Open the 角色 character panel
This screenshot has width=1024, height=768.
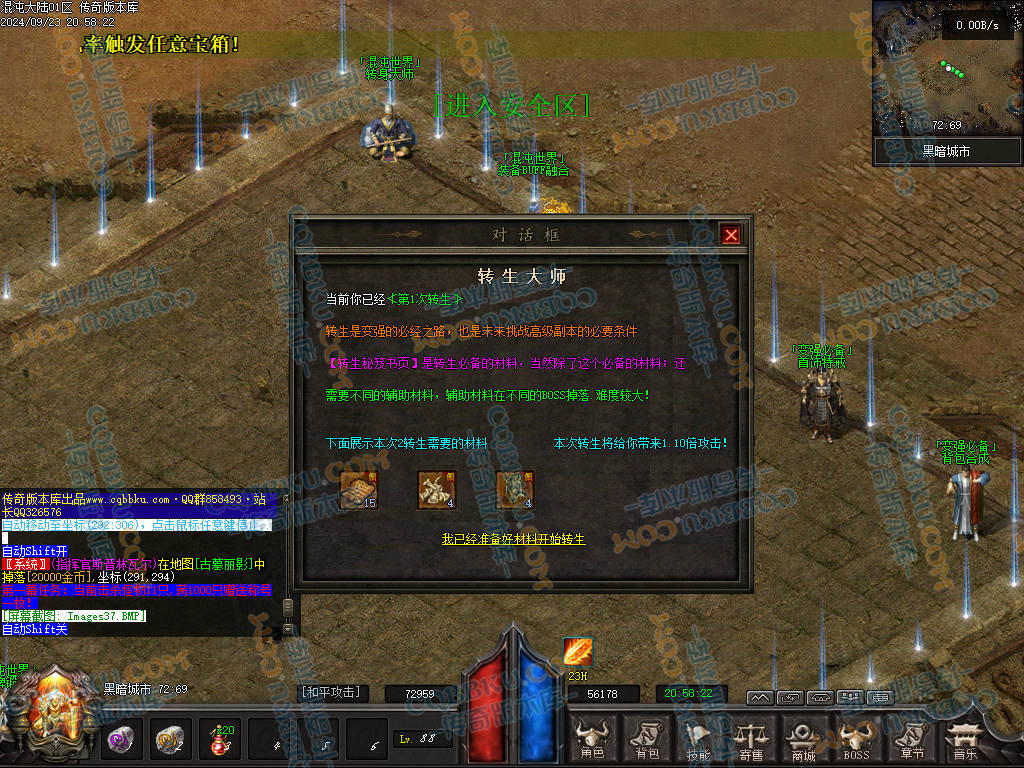[592, 740]
